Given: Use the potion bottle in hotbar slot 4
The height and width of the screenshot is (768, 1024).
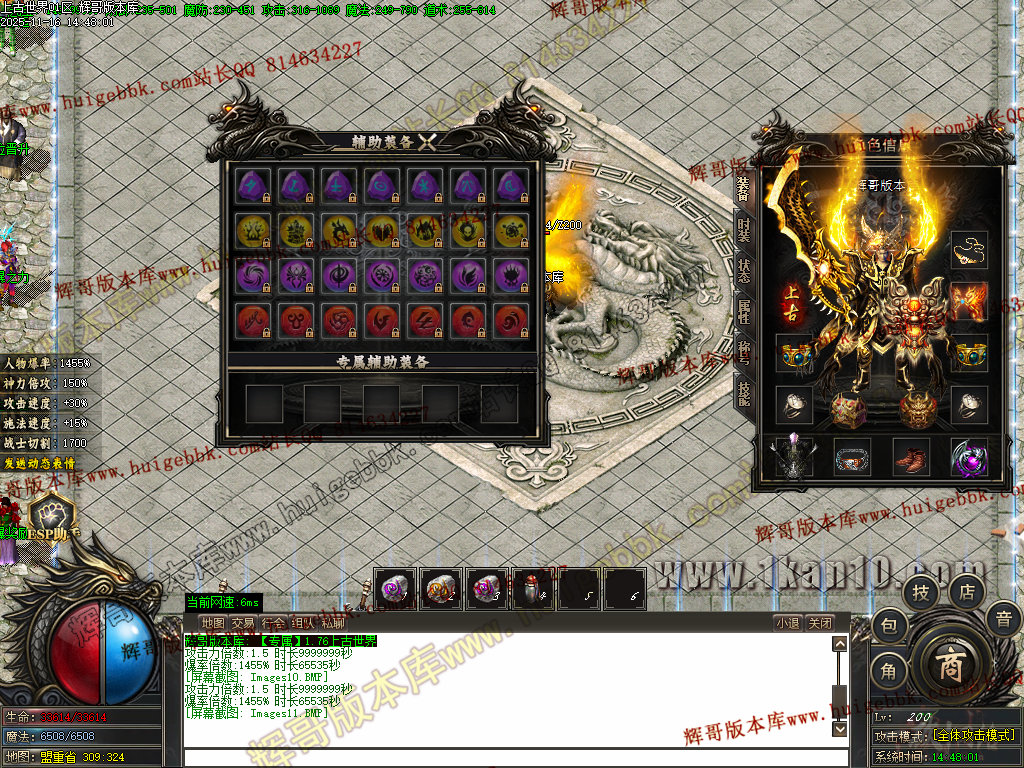Looking at the screenshot, I should pyautogui.click(x=532, y=589).
